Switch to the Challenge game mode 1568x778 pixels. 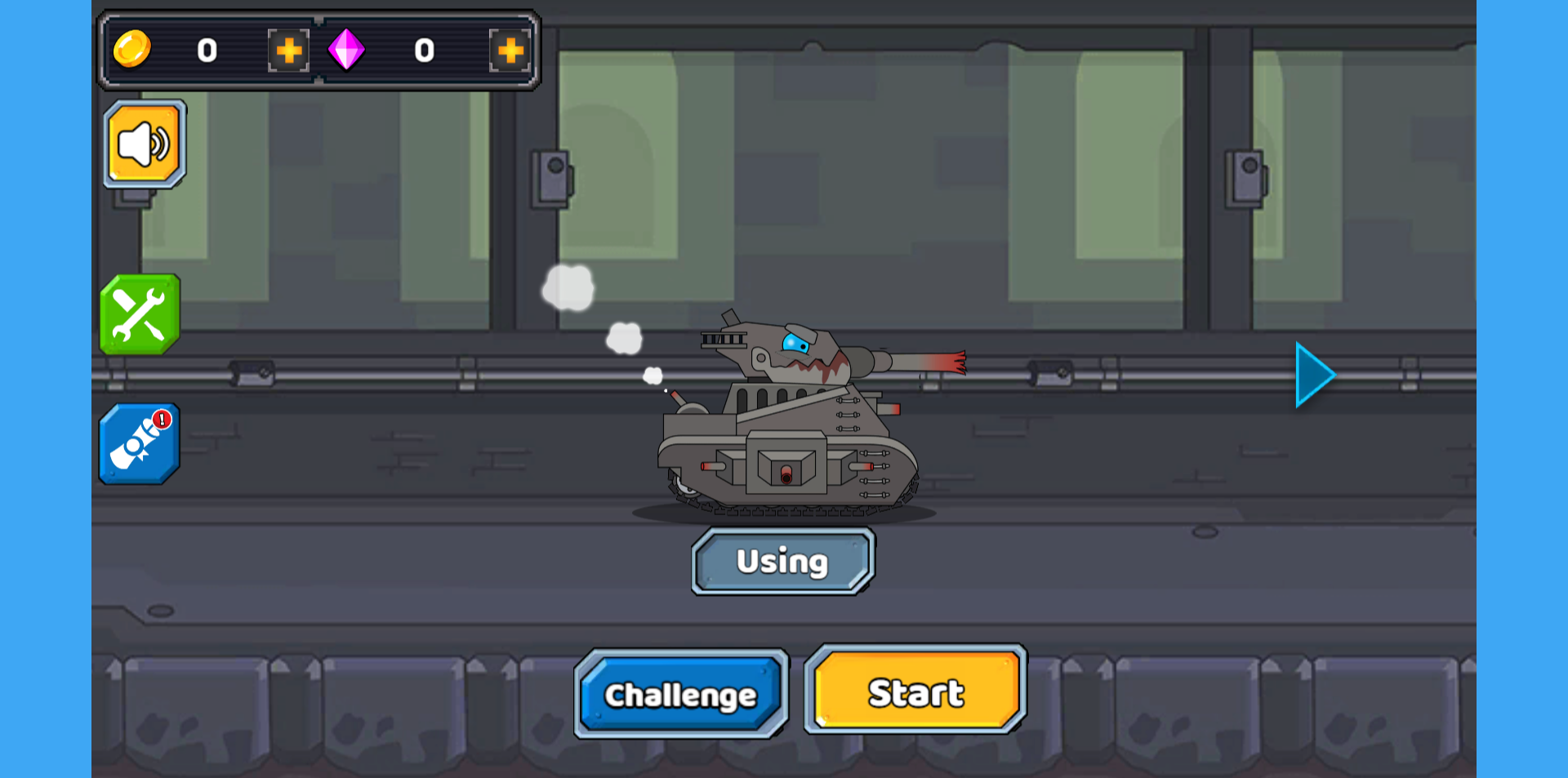point(681,693)
